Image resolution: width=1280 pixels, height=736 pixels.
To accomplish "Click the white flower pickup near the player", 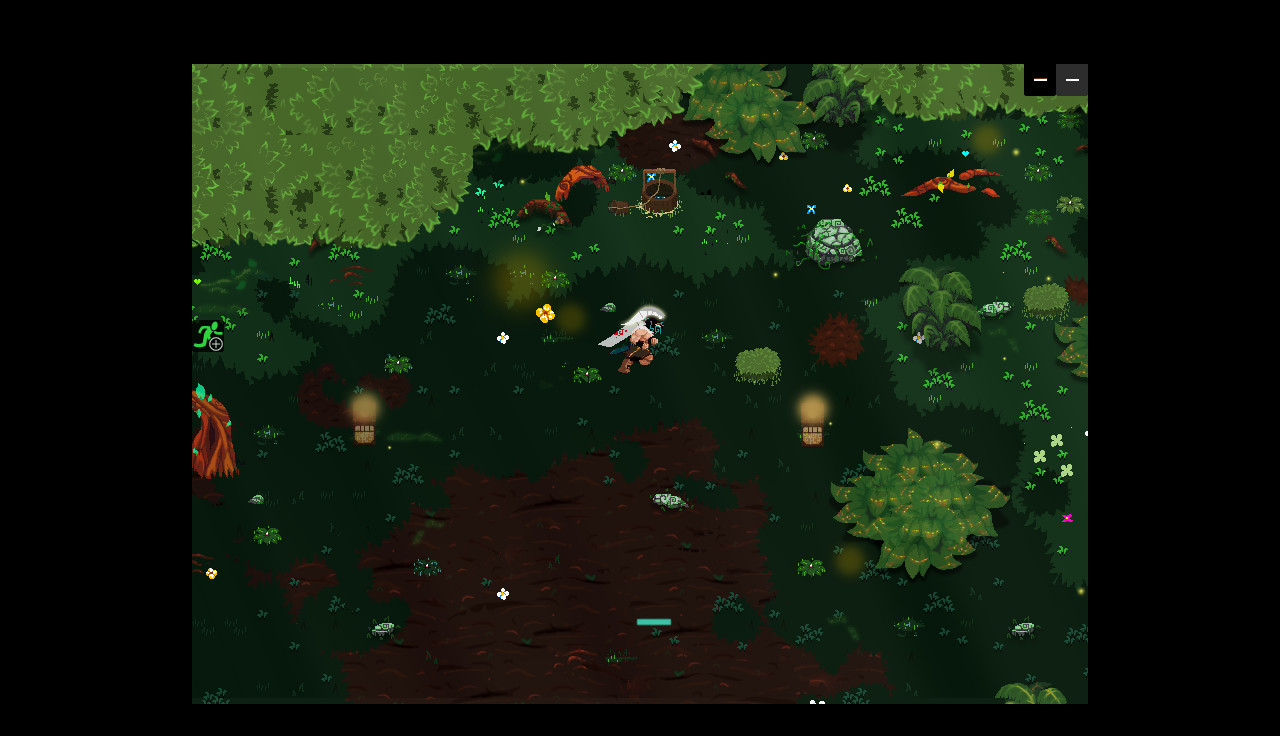I will tap(502, 337).
